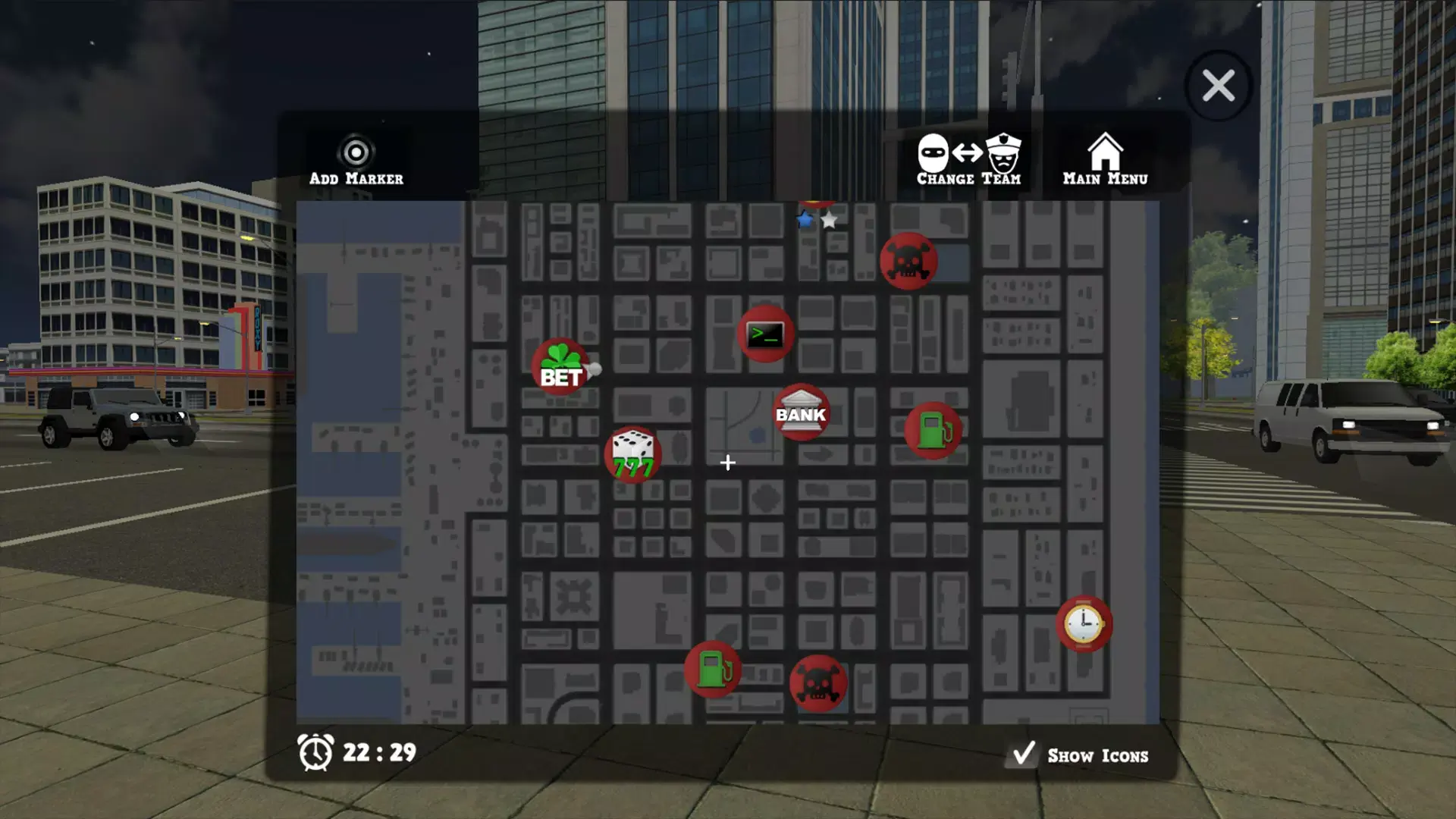Open the clock watch shop map icon
The width and height of the screenshot is (1456, 819).
click(x=1084, y=623)
